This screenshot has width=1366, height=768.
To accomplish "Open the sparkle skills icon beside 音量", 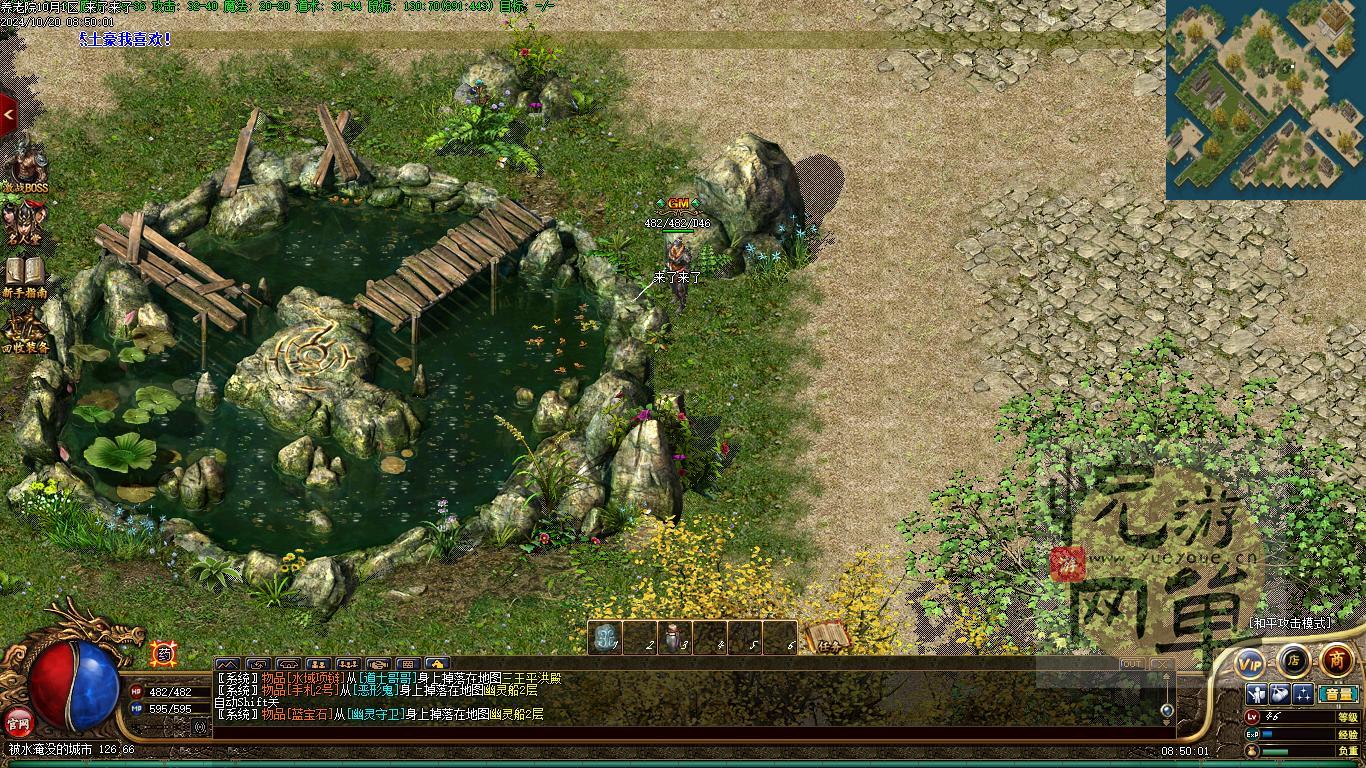I will pyautogui.click(x=1302, y=694).
